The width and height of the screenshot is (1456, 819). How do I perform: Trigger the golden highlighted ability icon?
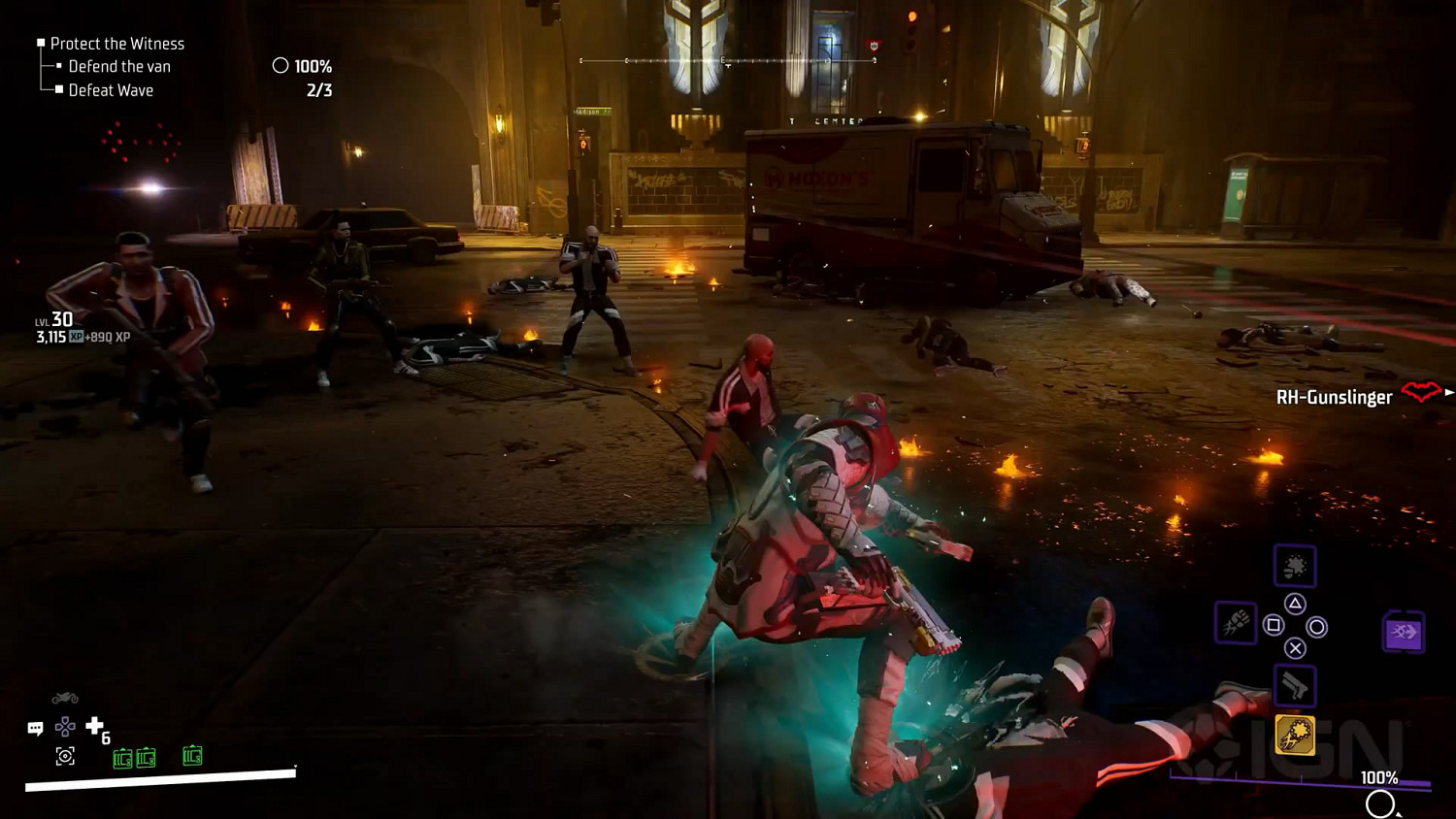pos(1295,736)
